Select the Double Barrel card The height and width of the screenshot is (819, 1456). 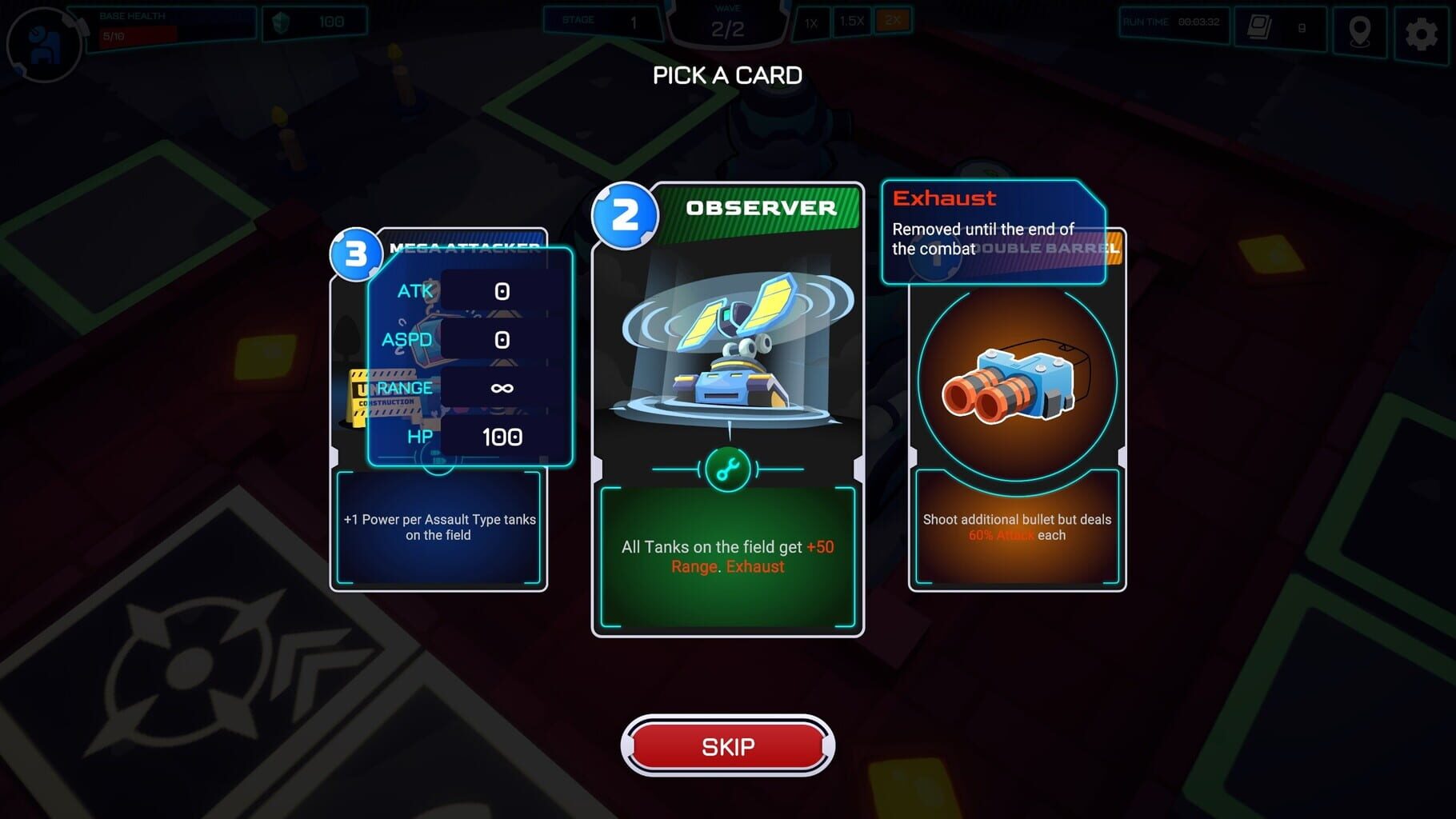(1014, 528)
